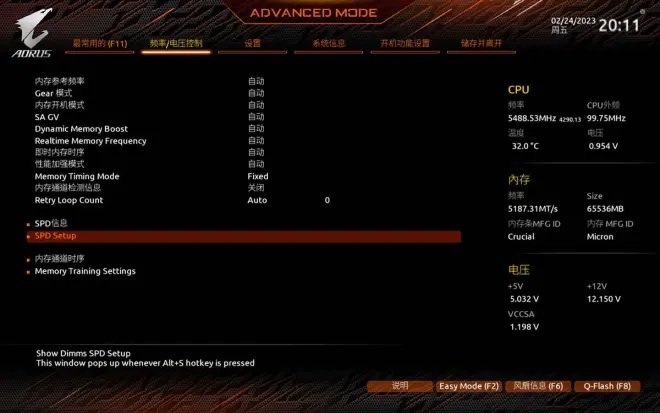Switch to Easy Mode (F2)
The height and width of the screenshot is (413, 660).
[x=469, y=386]
